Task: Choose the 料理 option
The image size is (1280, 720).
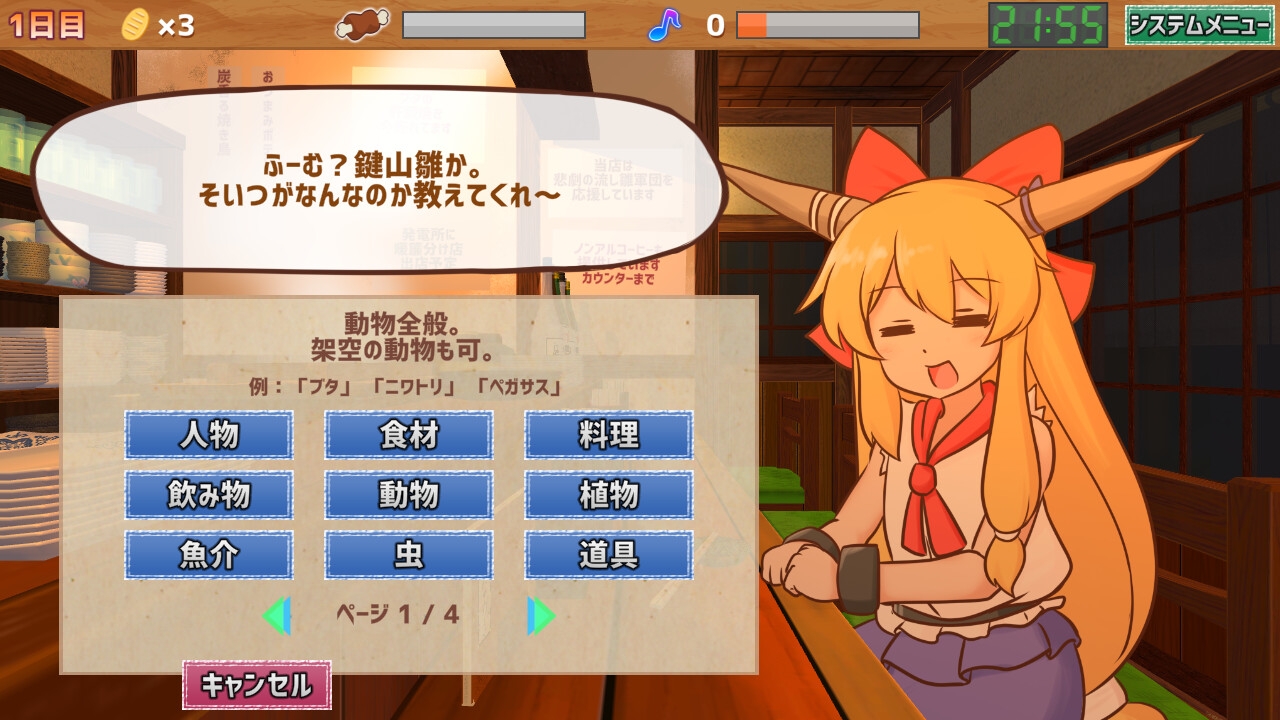Action: point(608,436)
